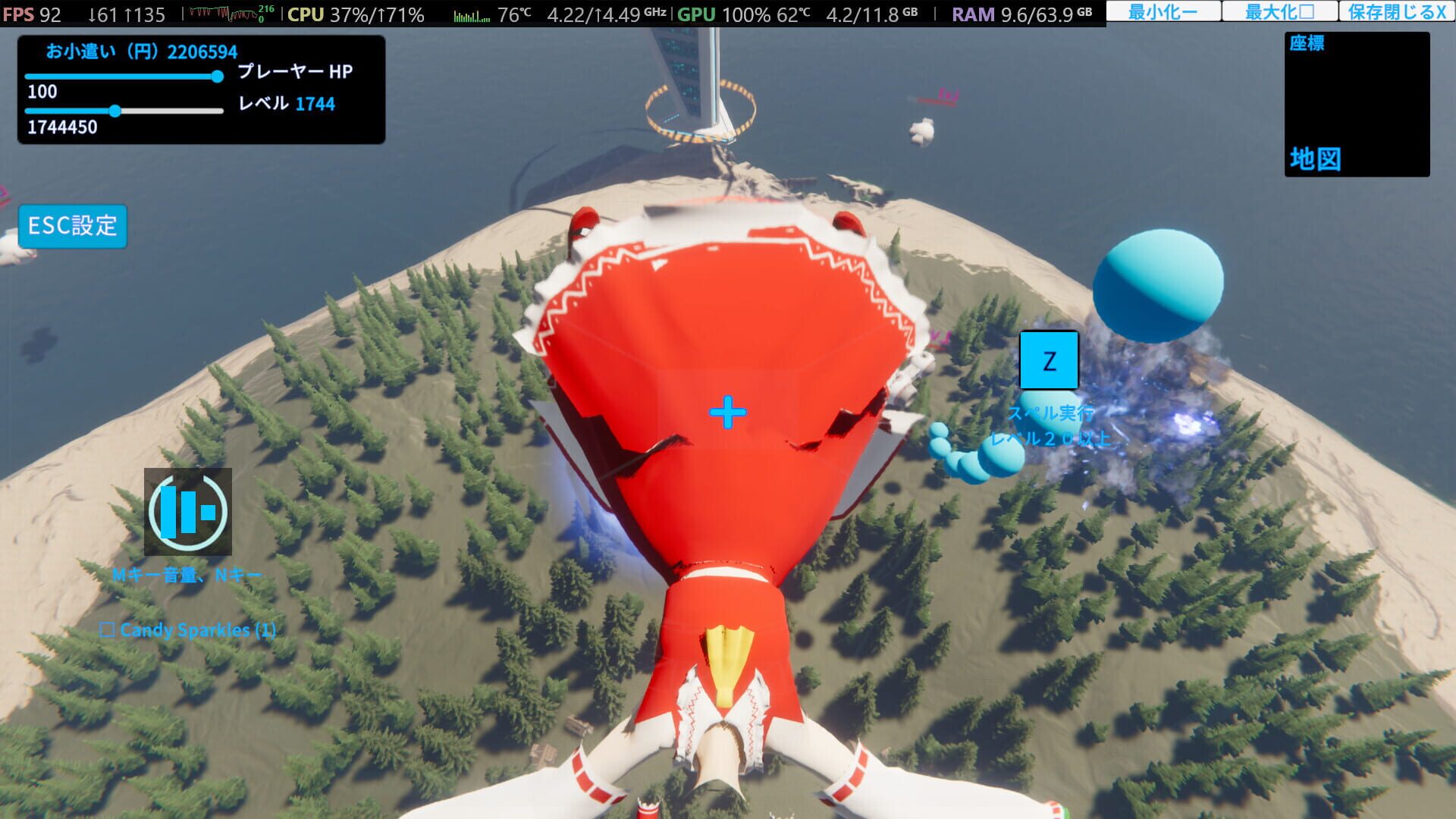
Task: Toggle the 座標 coordinates readout
Action: [1307, 43]
